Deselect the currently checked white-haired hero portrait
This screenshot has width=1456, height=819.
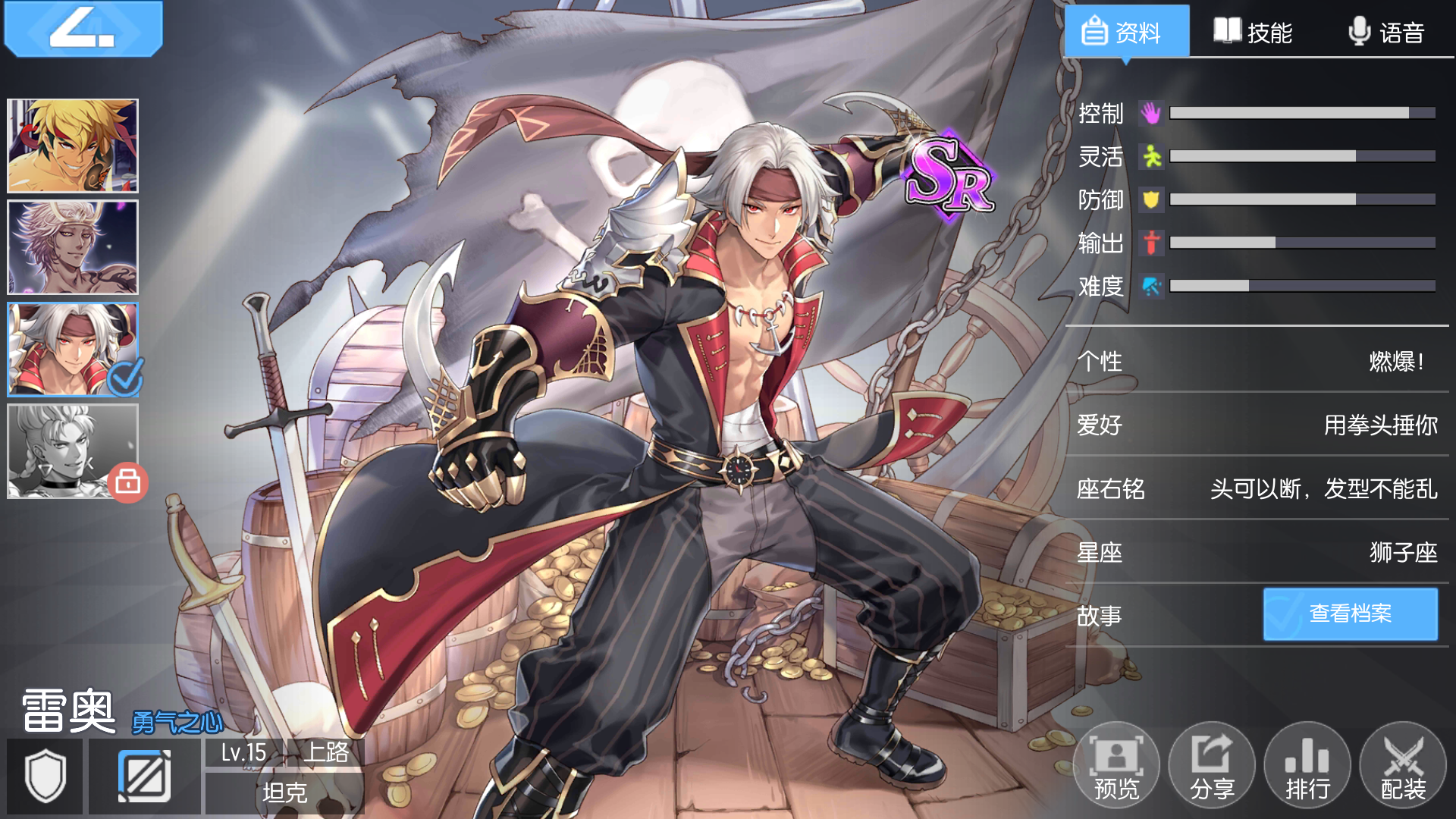72,350
